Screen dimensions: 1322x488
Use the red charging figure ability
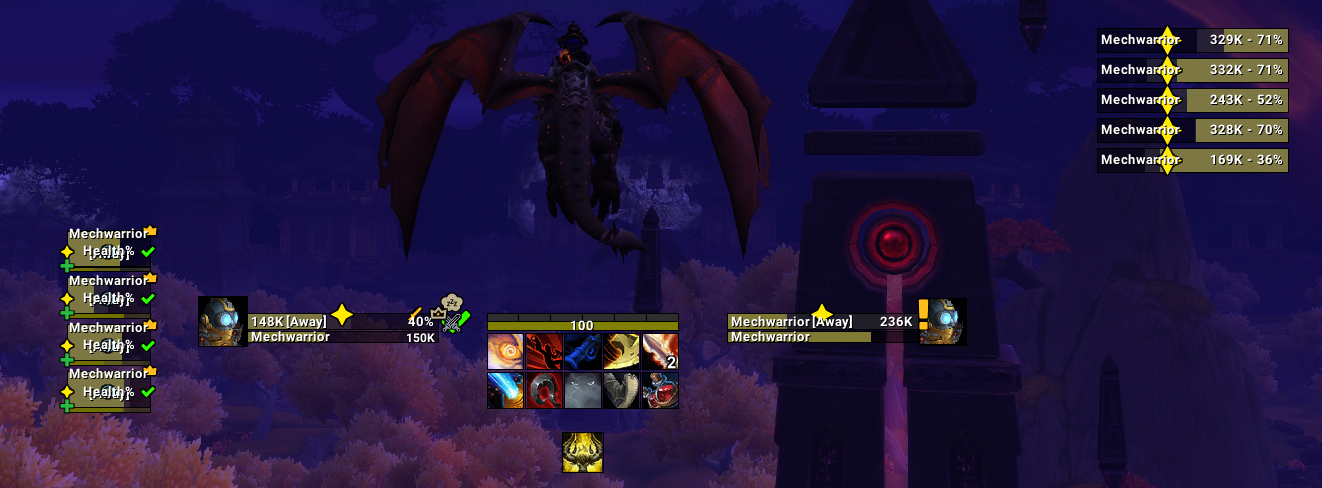[544, 352]
